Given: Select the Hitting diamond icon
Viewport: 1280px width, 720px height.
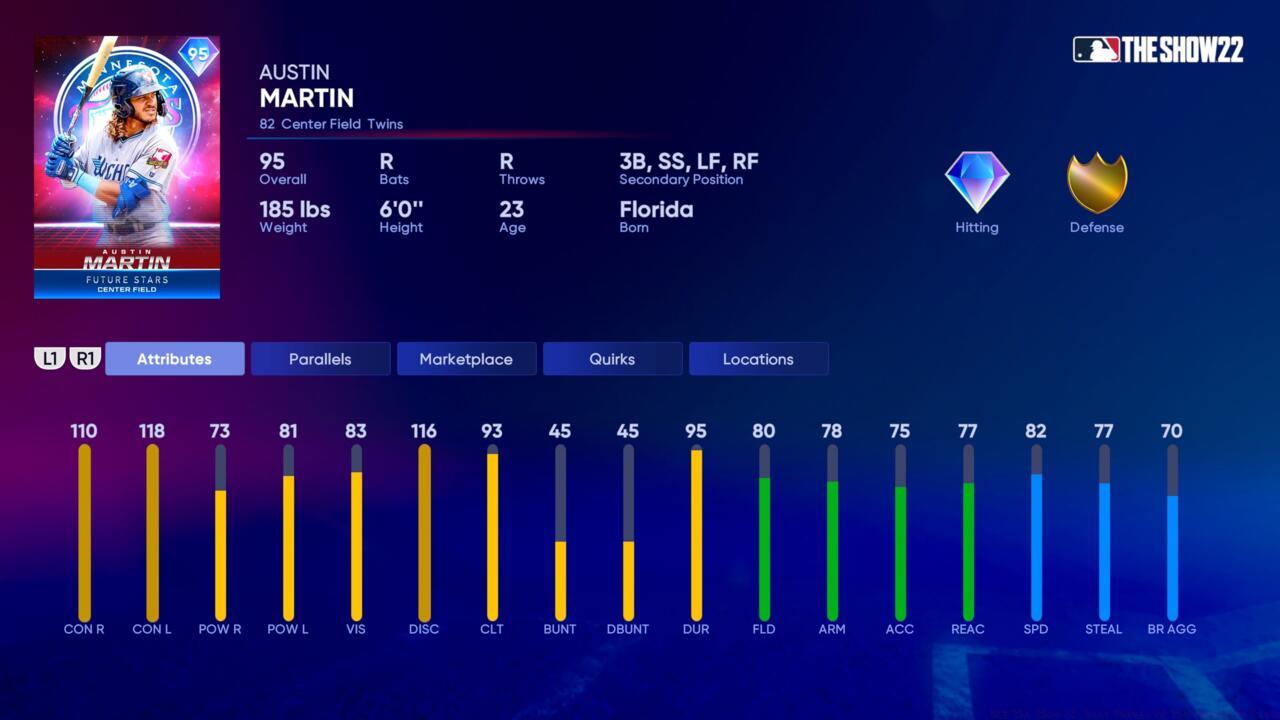Looking at the screenshot, I should point(976,183).
